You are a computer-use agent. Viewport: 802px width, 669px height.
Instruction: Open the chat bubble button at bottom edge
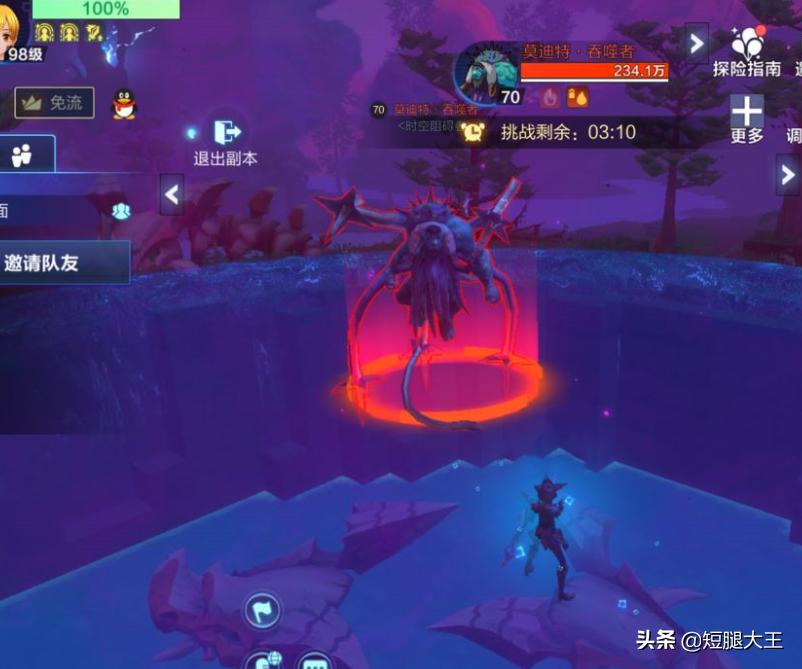click(315, 662)
